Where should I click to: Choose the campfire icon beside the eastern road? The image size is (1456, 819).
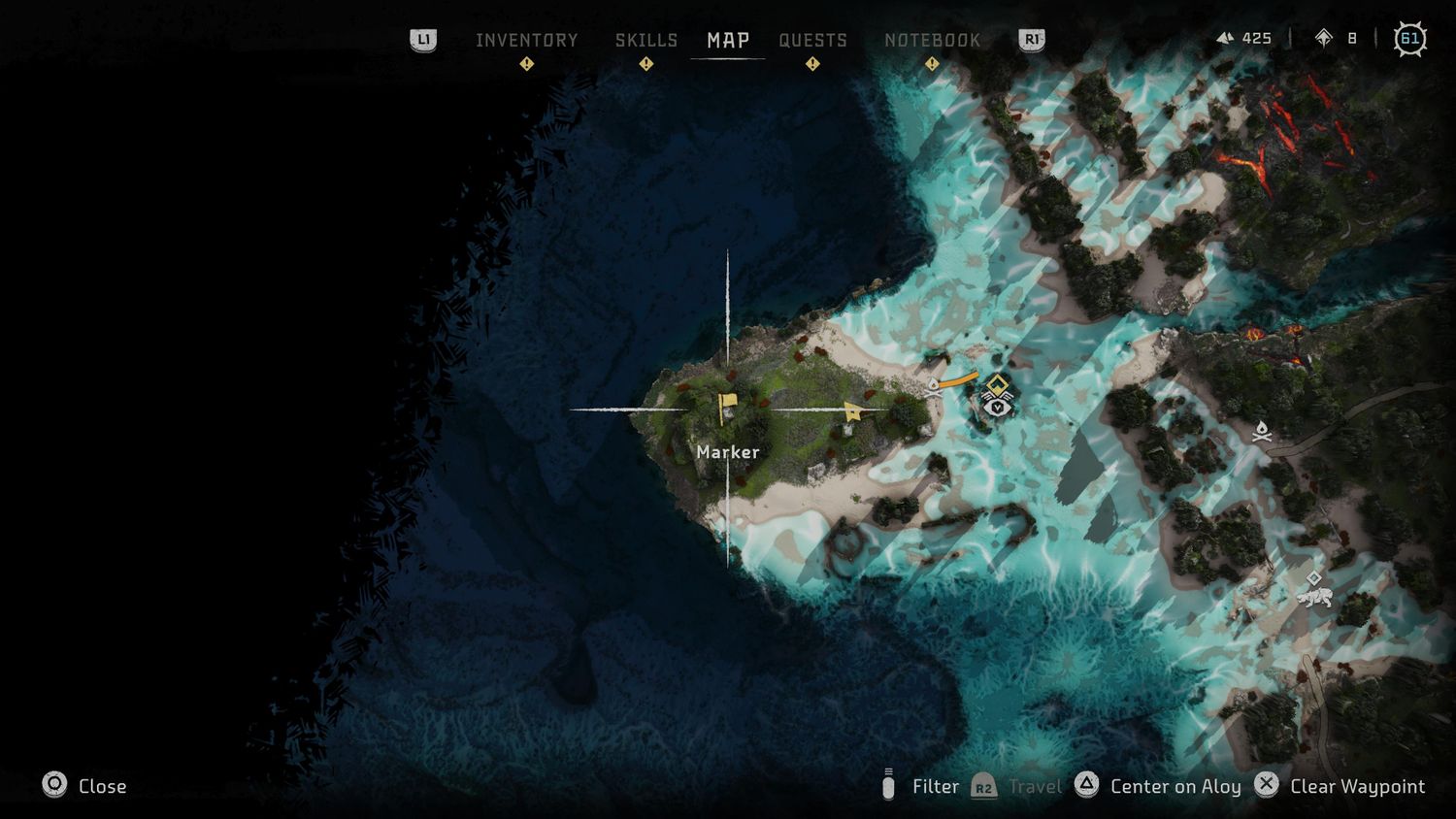1262,431
